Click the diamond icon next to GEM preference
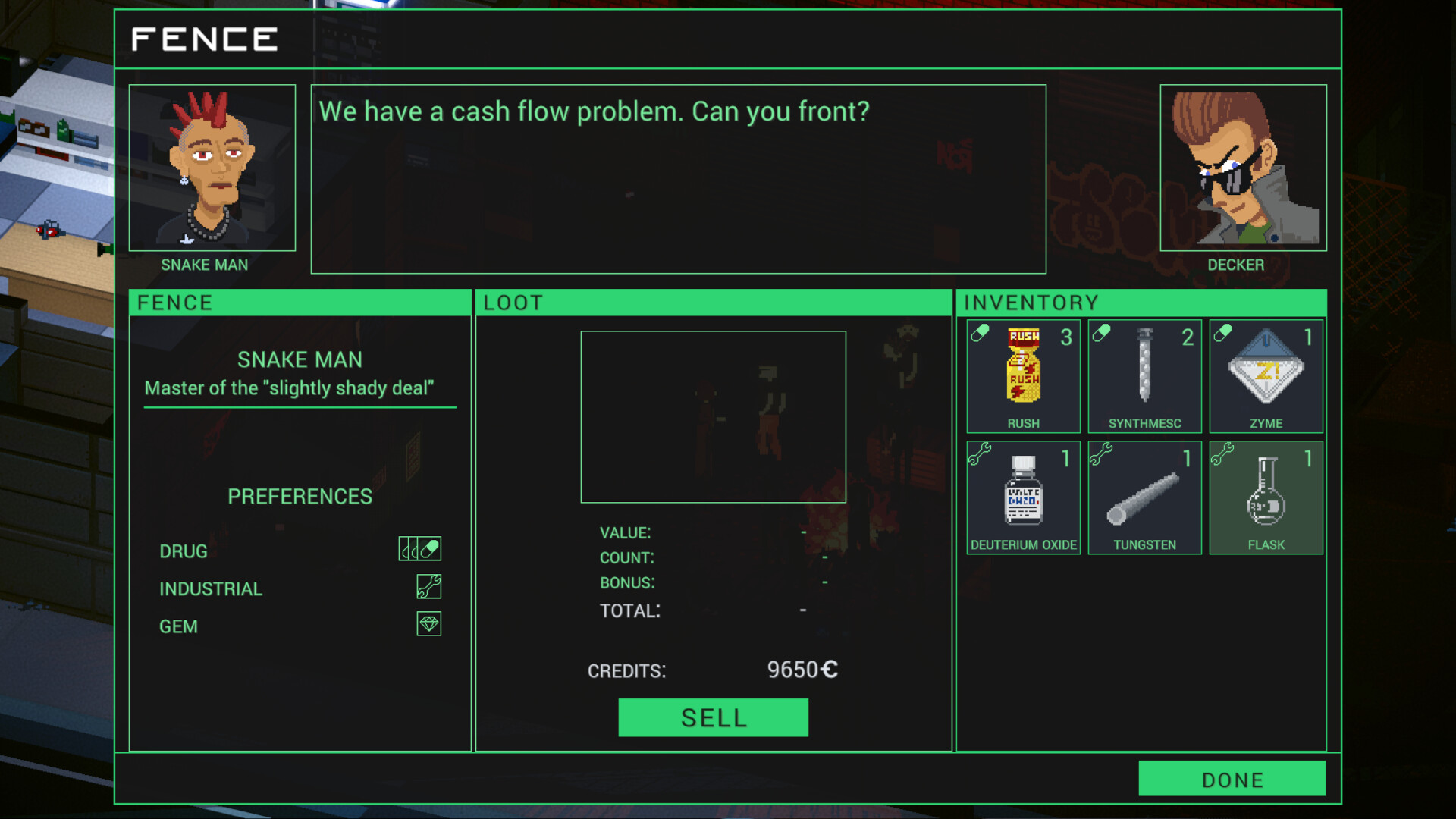This screenshot has height=819, width=1456. coord(430,624)
